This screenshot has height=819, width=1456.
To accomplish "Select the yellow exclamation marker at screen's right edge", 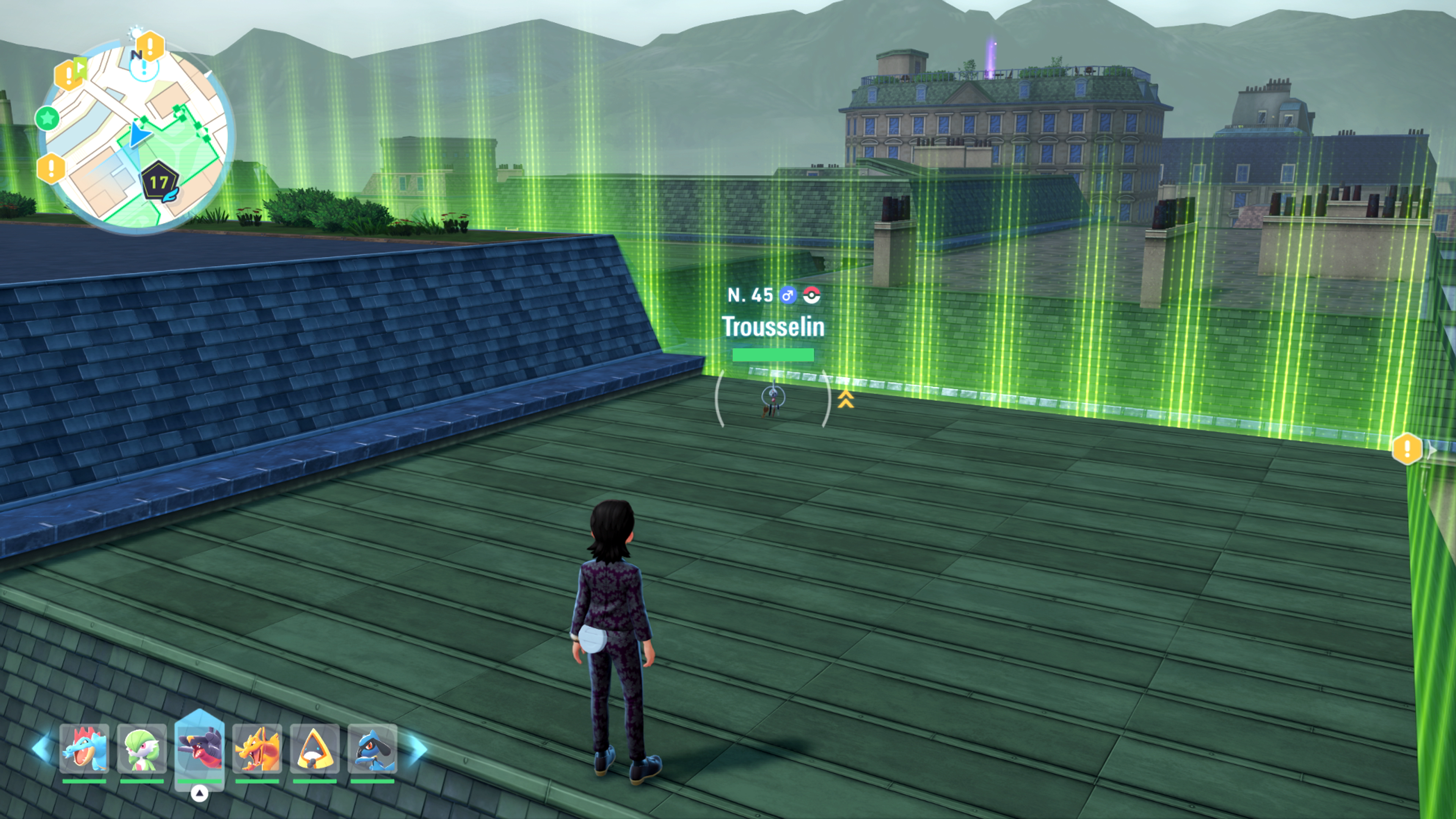I will click(1407, 449).
